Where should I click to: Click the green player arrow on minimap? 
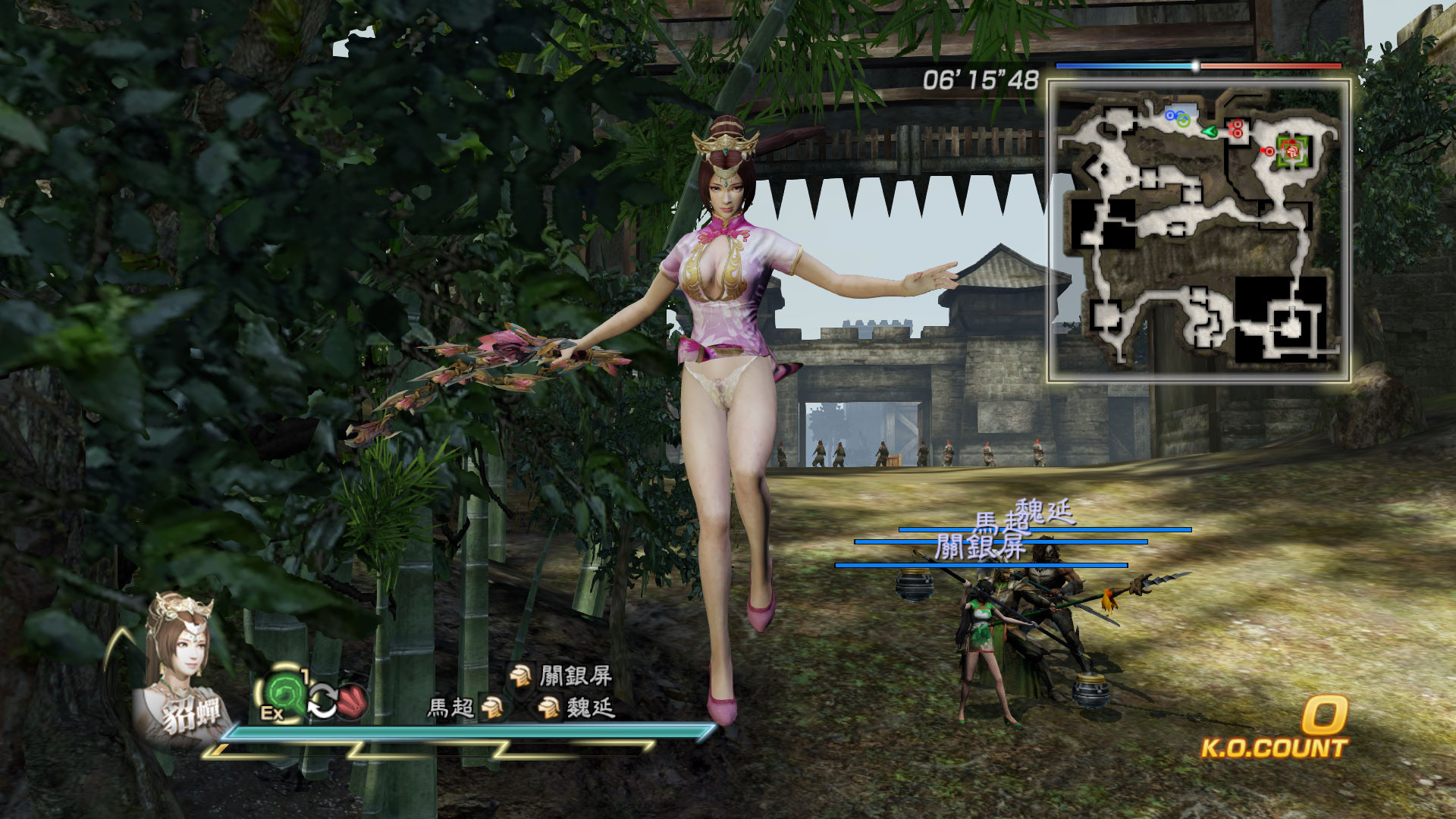(x=1210, y=131)
